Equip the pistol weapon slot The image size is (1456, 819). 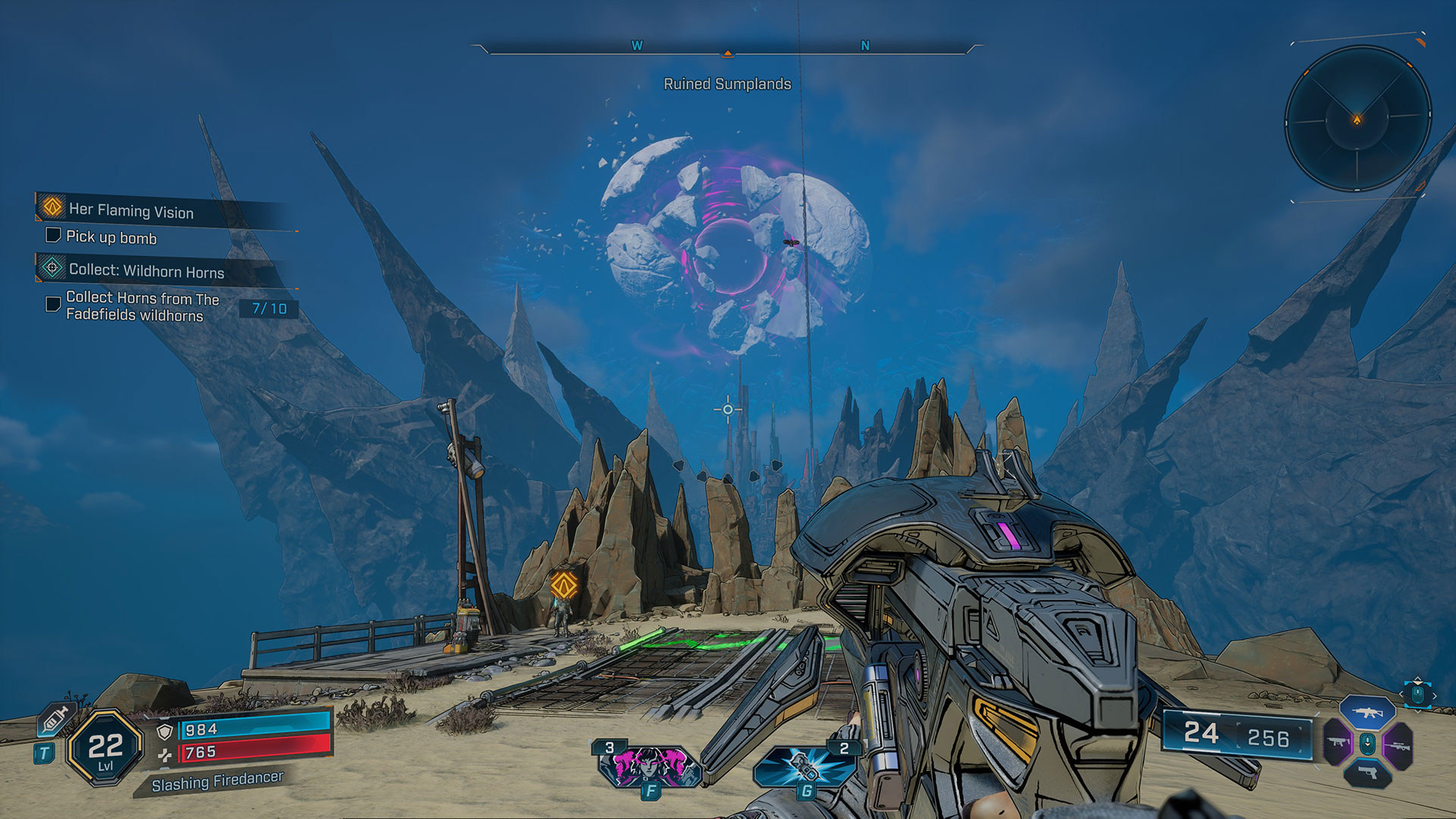coord(1367,773)
